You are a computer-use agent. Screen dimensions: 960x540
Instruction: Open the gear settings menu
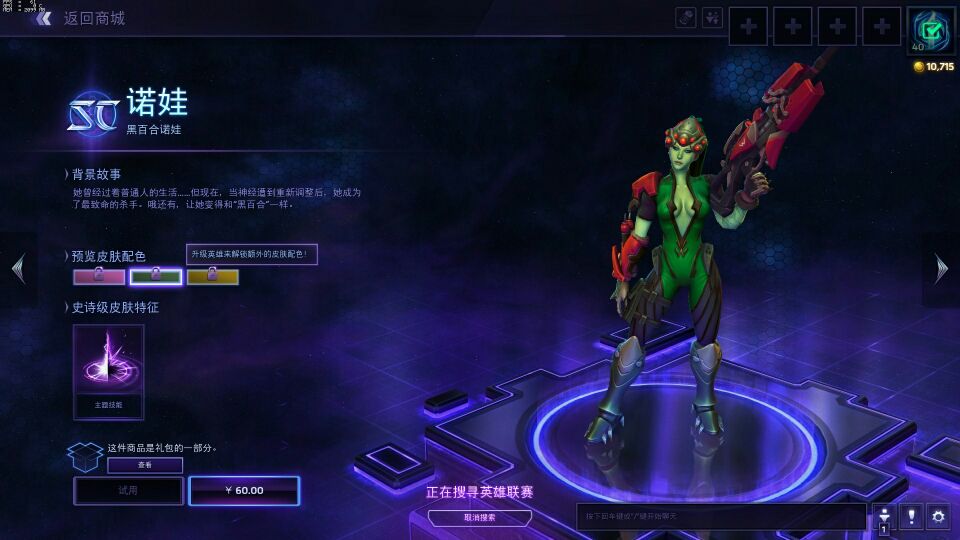pos(938,516)
